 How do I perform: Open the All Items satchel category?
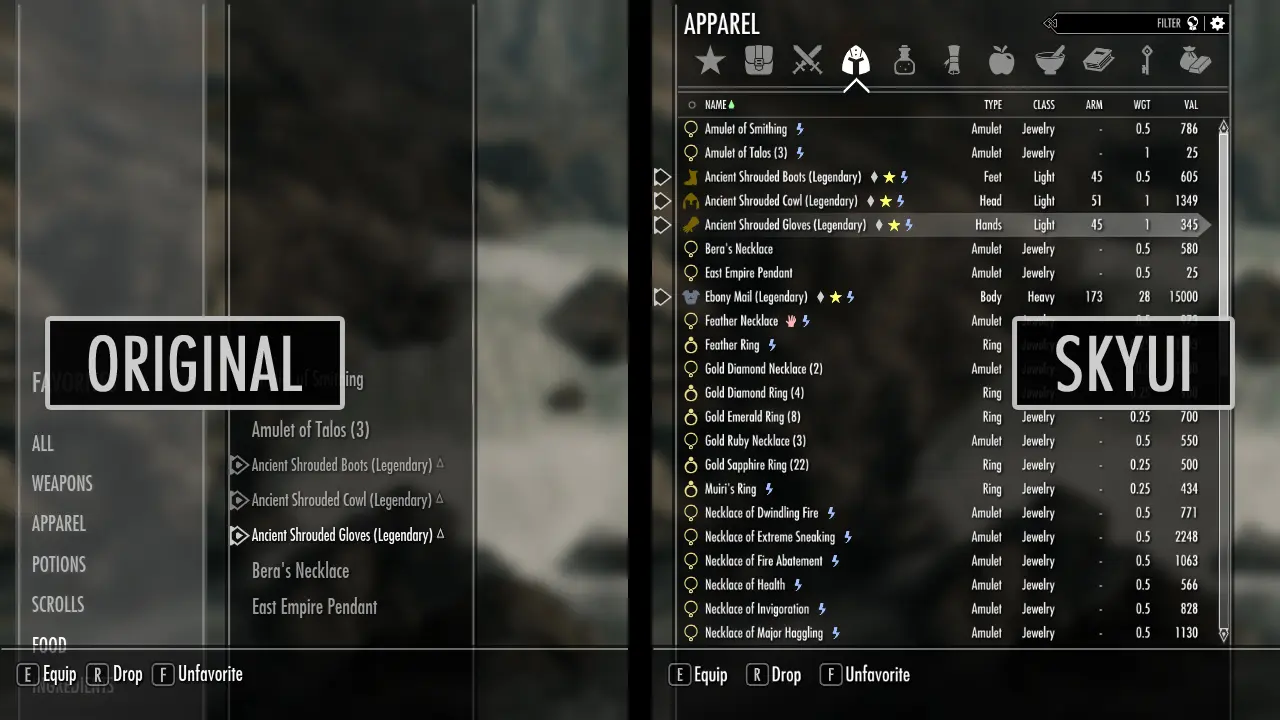coord(759,60)
